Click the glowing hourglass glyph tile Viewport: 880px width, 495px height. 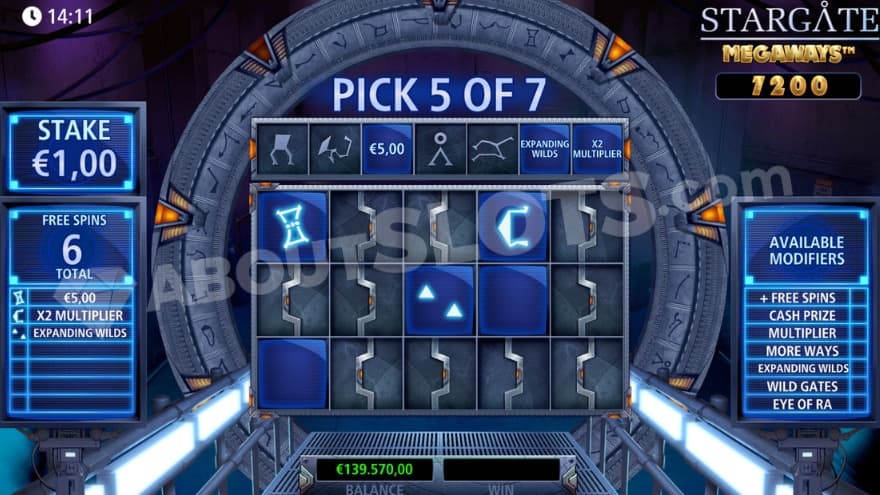coord(292,226)
